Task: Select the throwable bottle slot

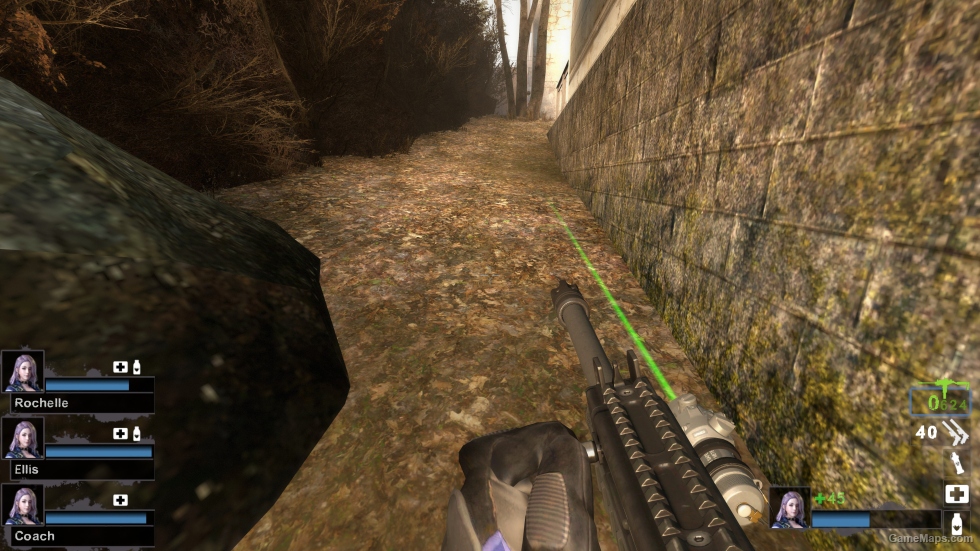Action: (956, 463)
